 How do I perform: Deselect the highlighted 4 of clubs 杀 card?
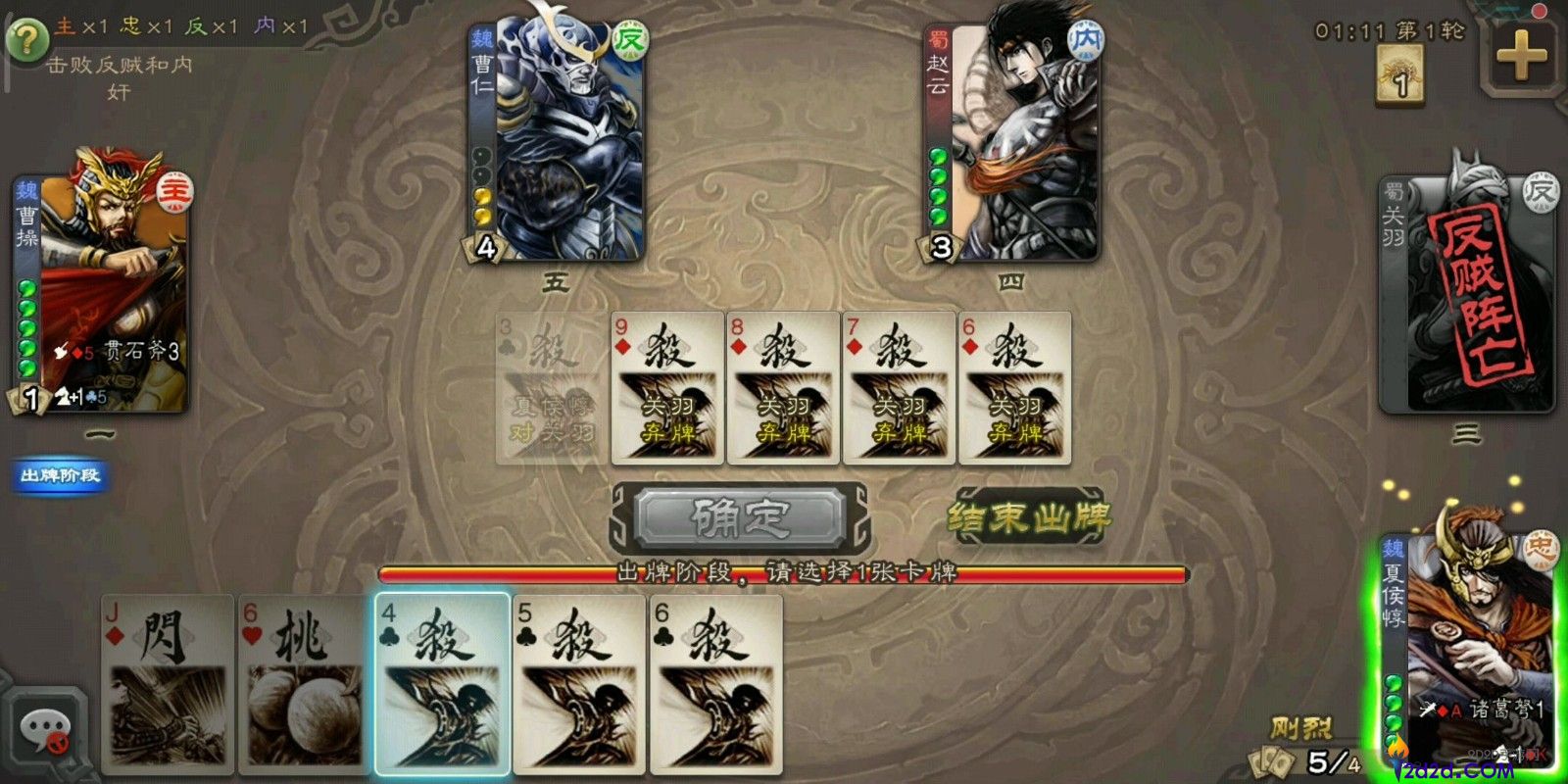coord(443,686)
